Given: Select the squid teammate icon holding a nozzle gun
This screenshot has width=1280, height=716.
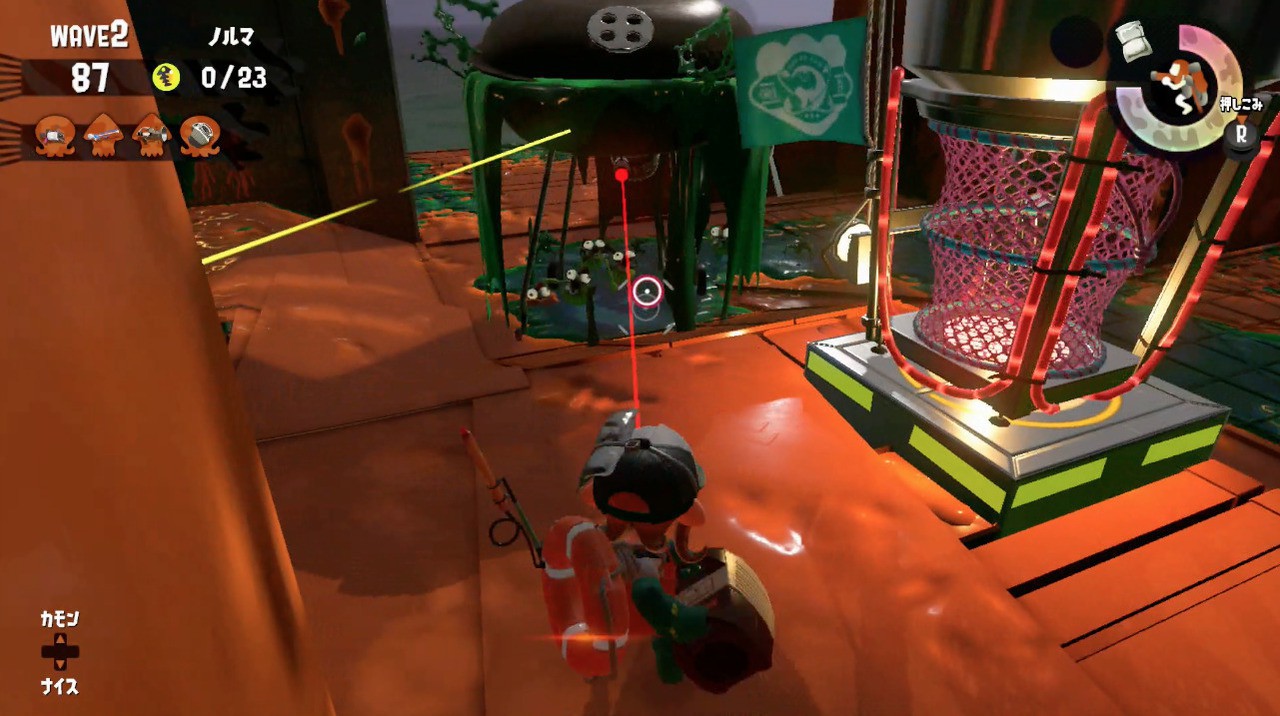Looking at the screenshot, I should [152, 136].
